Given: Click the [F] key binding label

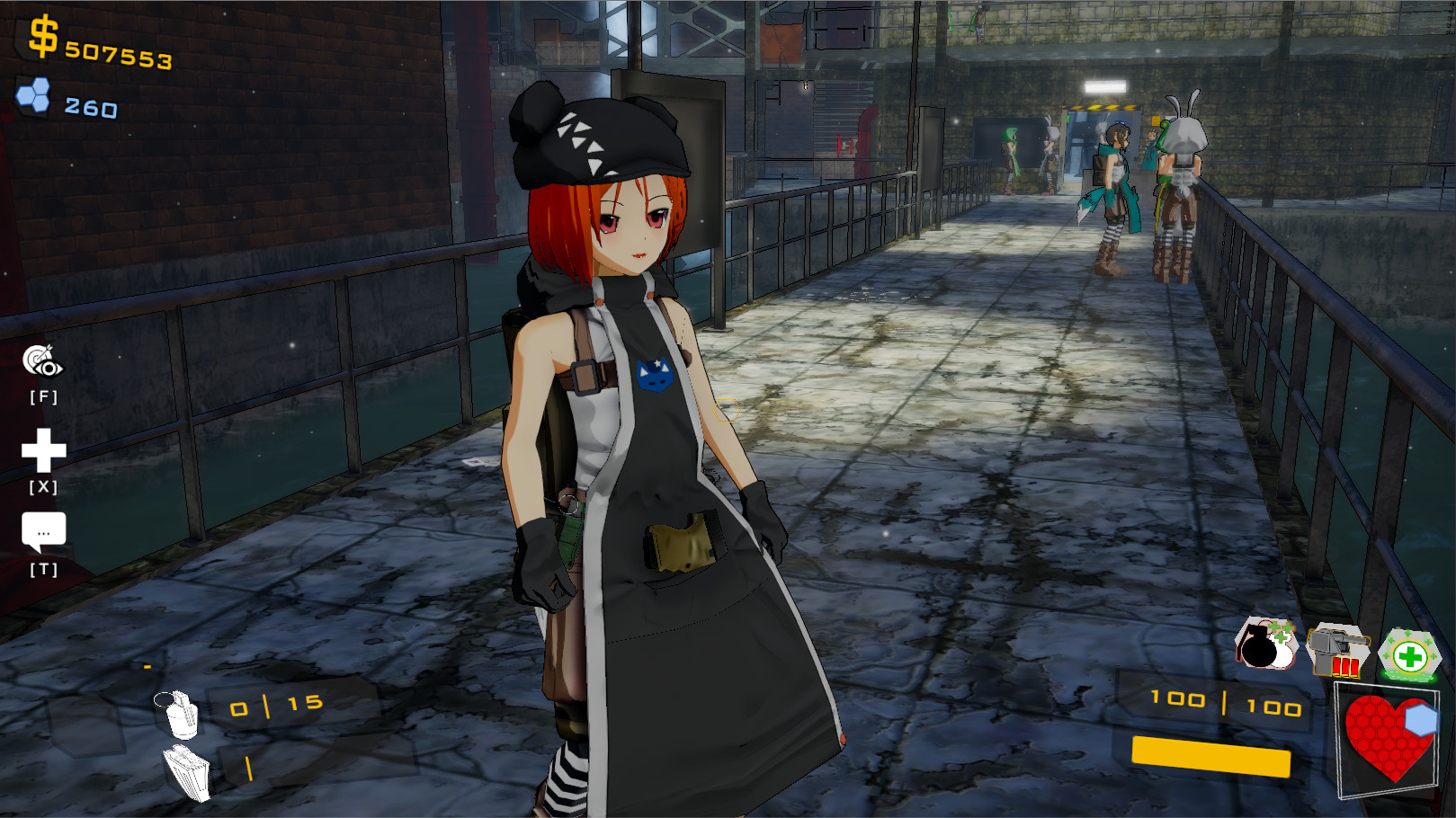Looking at the screenshot, I should 44,396.
